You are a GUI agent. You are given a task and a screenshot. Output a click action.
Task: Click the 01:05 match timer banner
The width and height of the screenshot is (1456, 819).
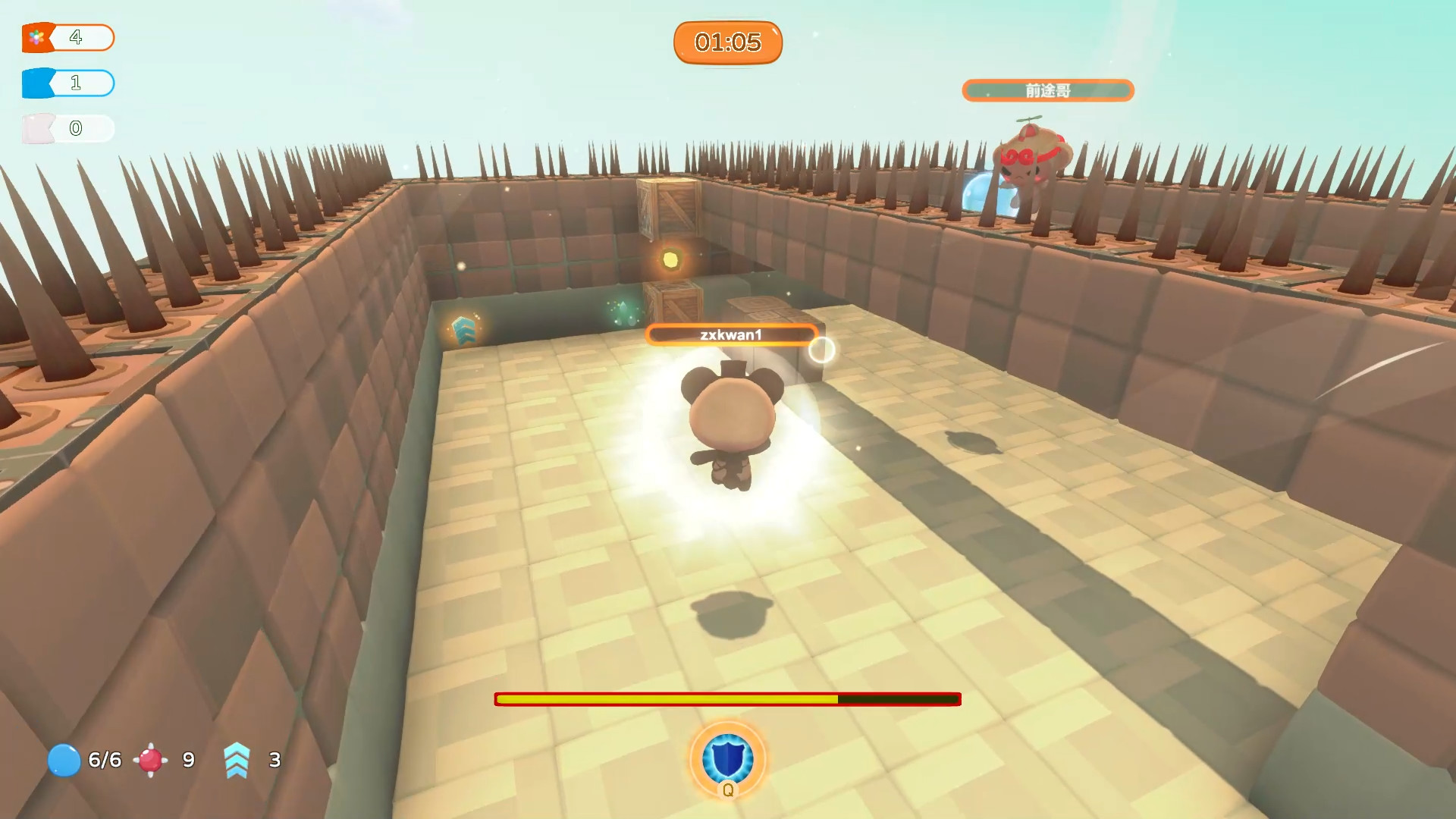coord(727,42)
